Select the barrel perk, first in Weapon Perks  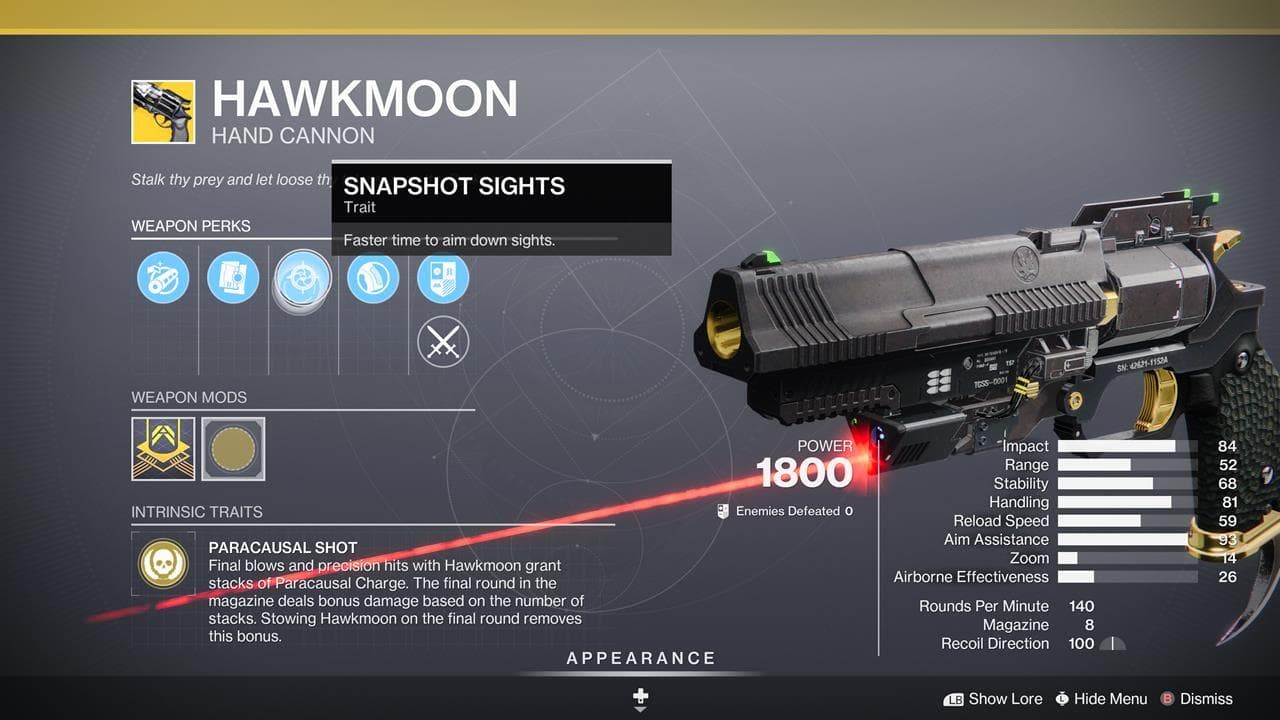pyautogui.click(x=163, y=278)
